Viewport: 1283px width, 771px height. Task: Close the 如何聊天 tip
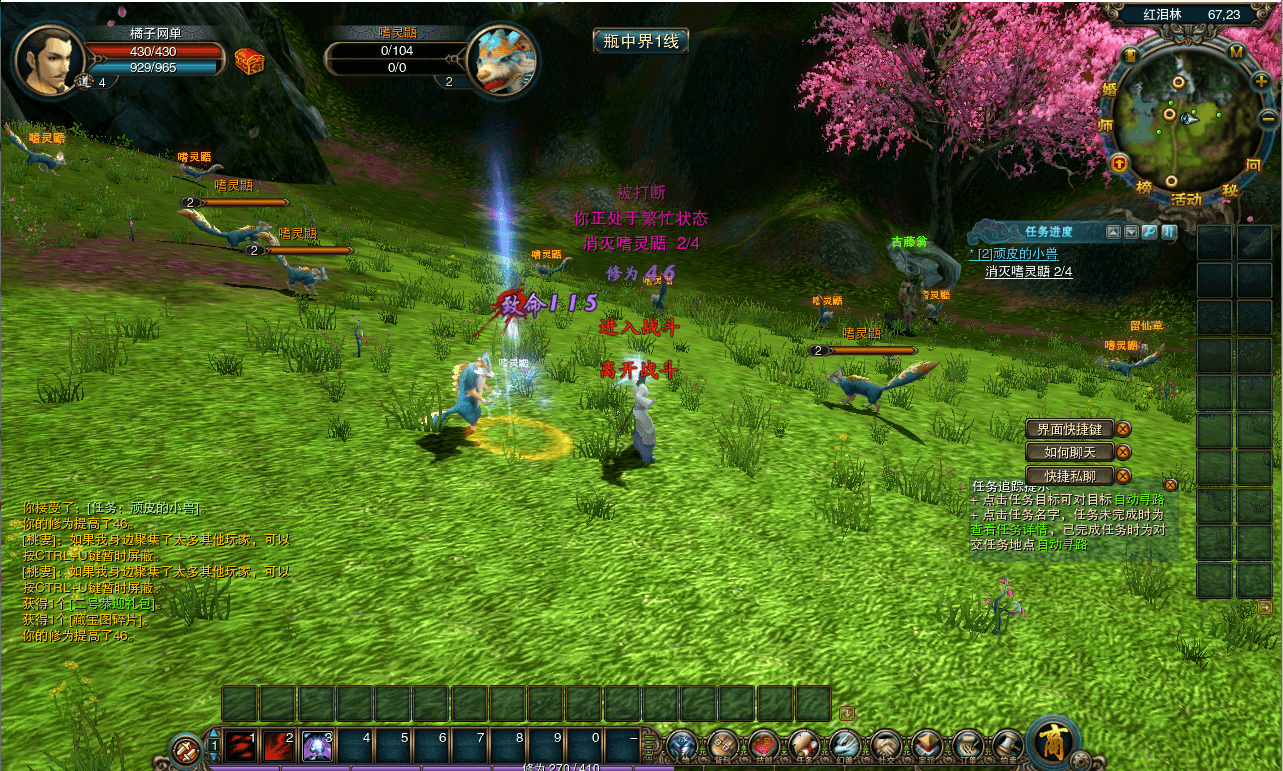(x=1123, y=452)
